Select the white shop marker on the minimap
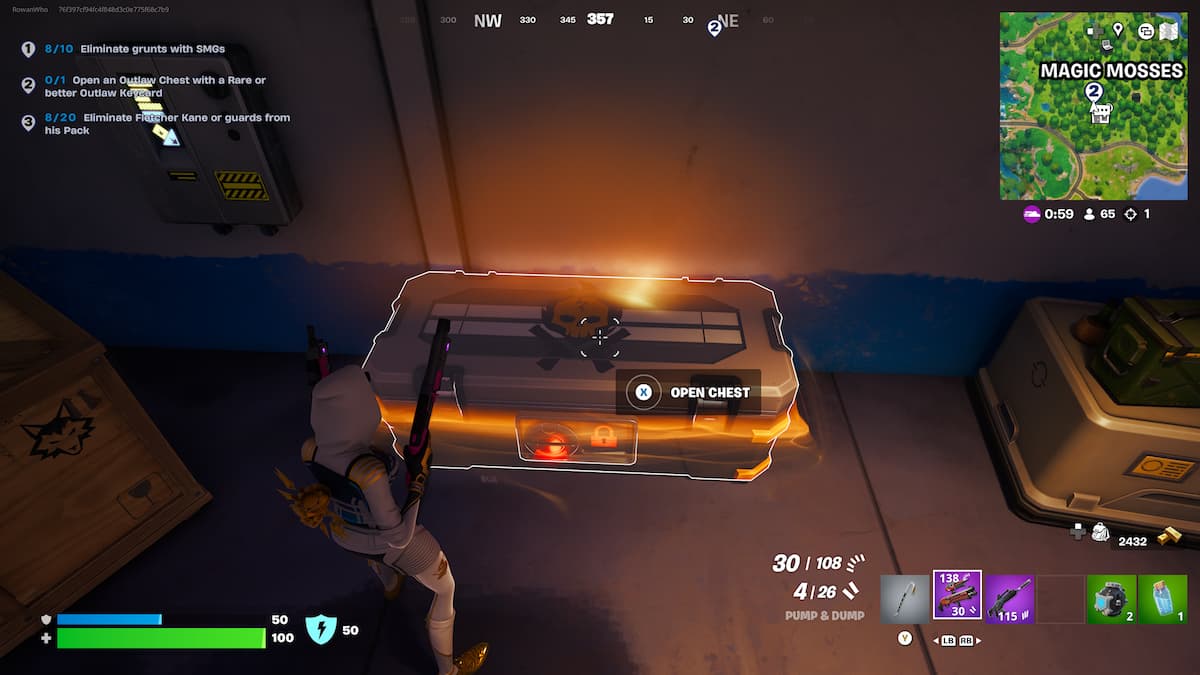The height and width of the screenshot is (675, 1200). pos(1101,113)
